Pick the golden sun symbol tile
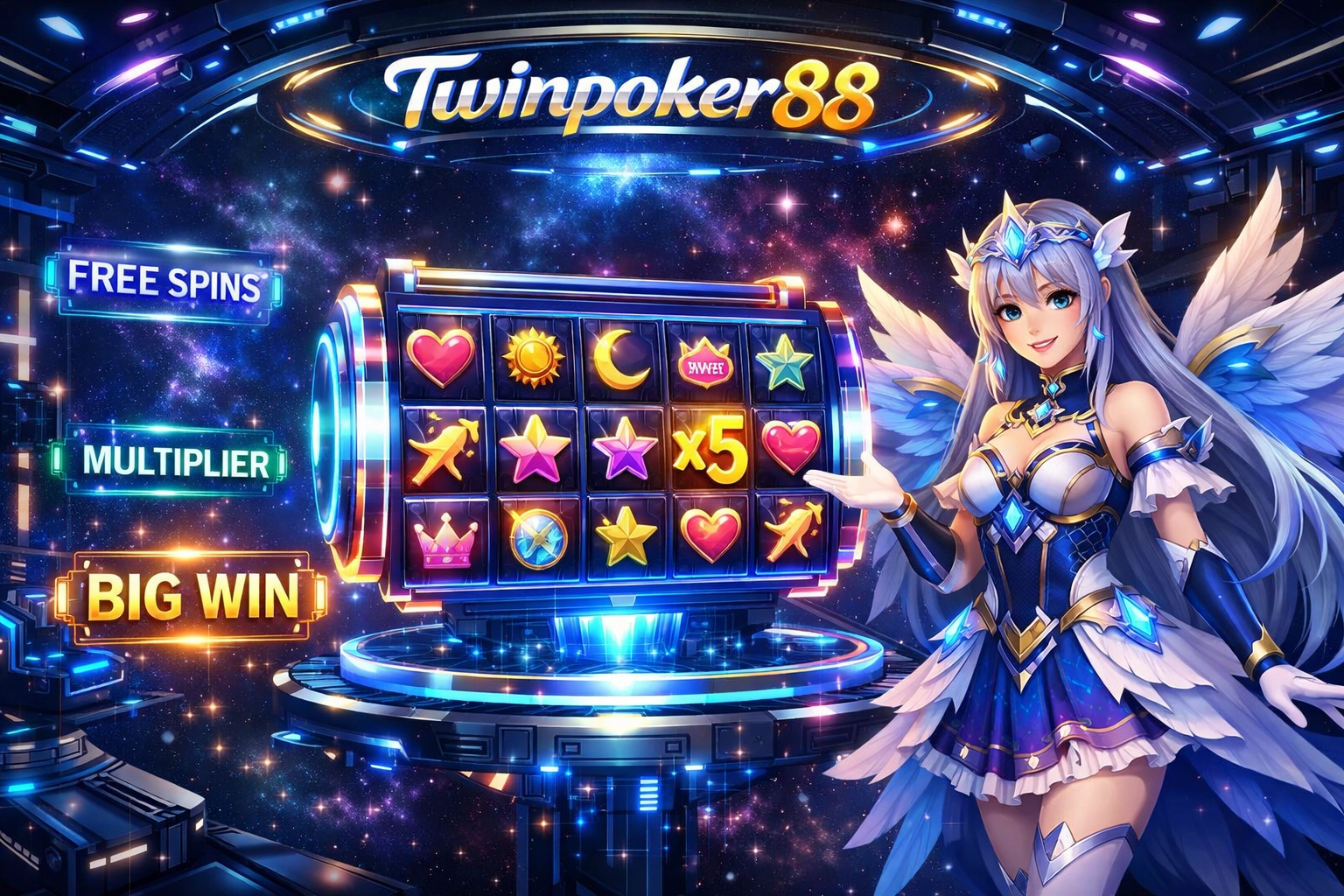This screenshot has height=896, width=1344. click(x=532, y=359)
